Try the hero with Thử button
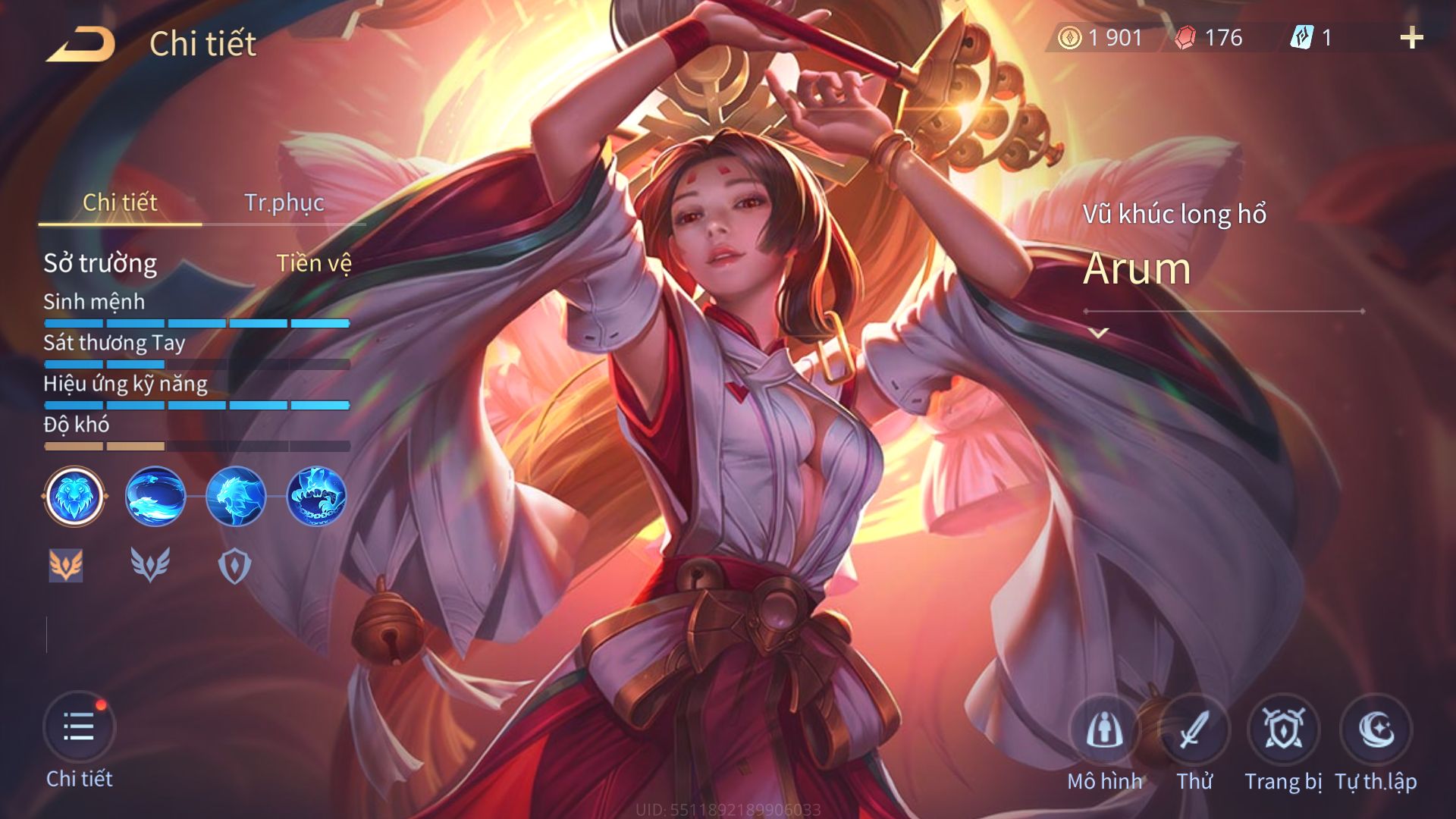The width and height of the screenshot is (1456, 819). point(1194,730)
